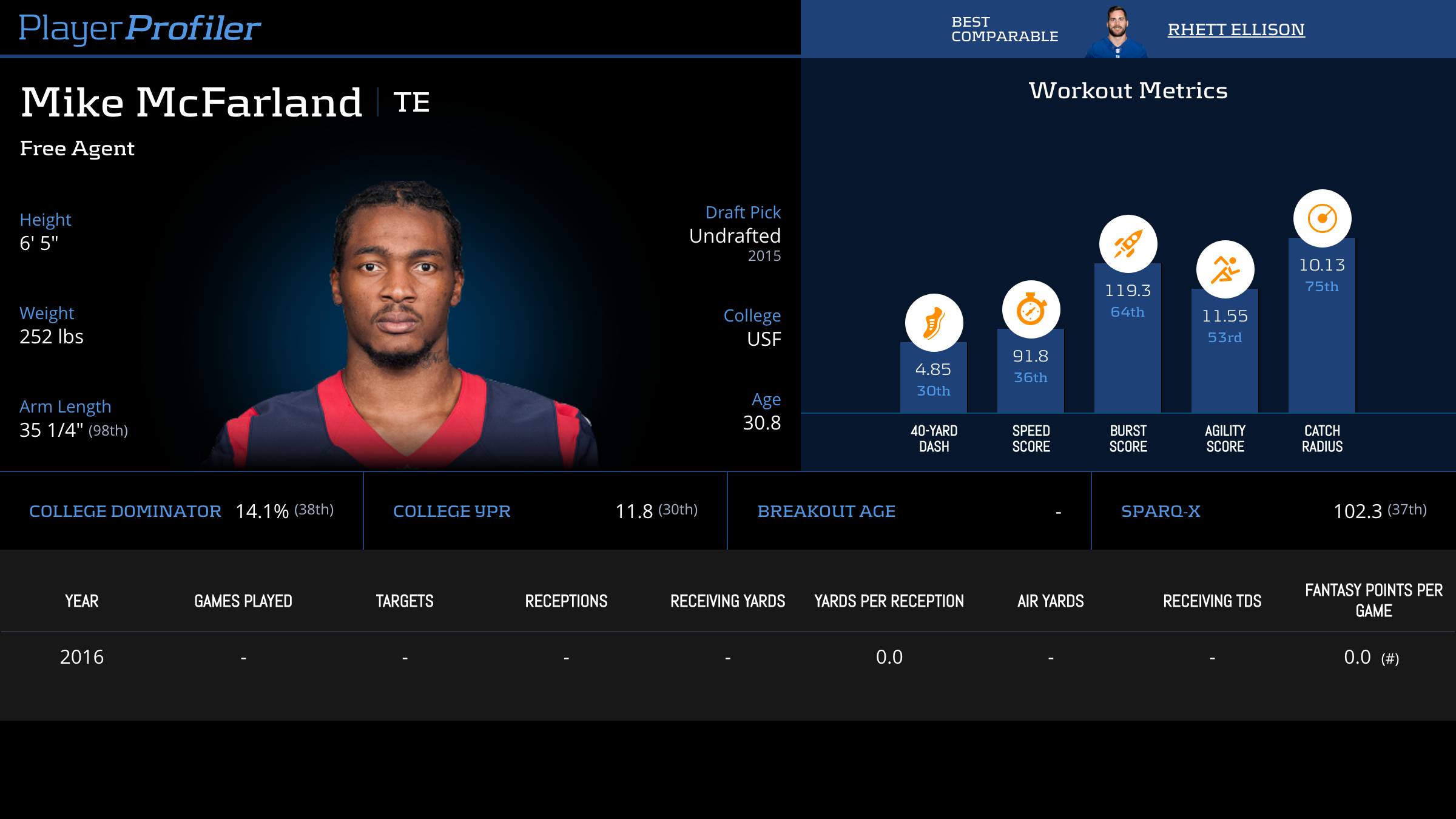1456x819 pixels.
Task: Select the 40-yard dash shoe icon
Action: click(934, 323)
